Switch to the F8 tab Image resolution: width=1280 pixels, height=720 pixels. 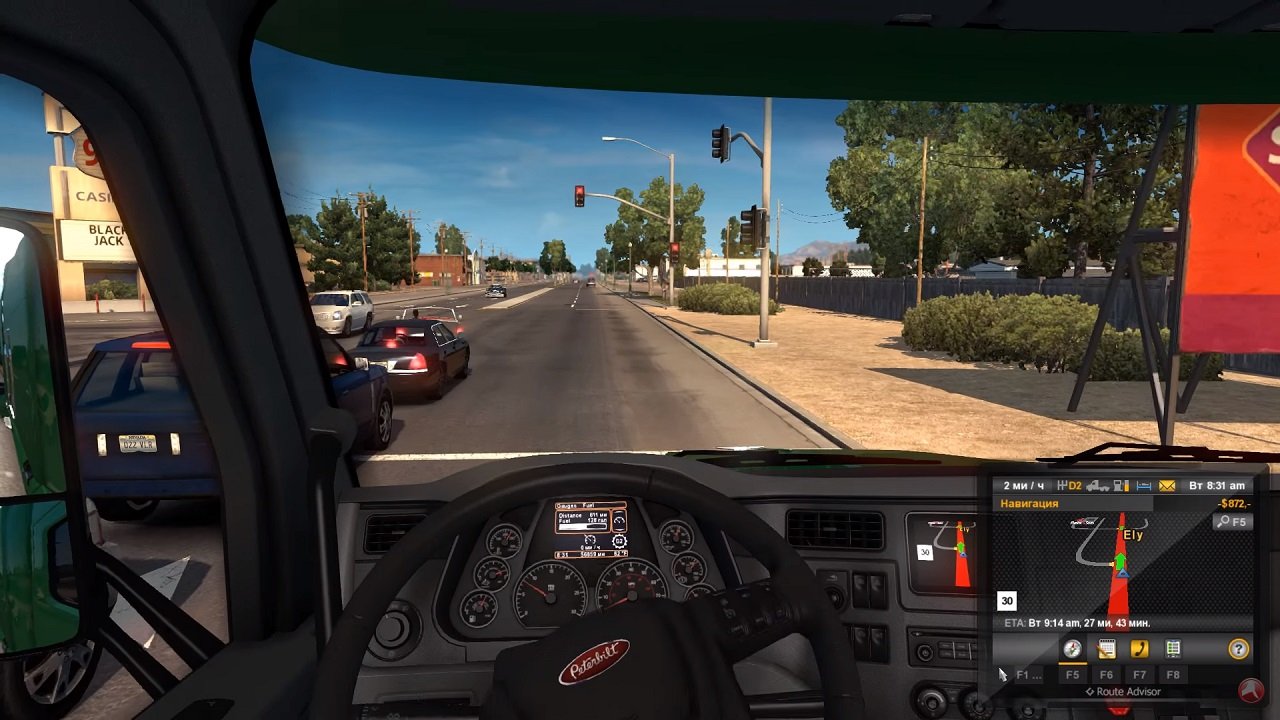click(1171, 675)
